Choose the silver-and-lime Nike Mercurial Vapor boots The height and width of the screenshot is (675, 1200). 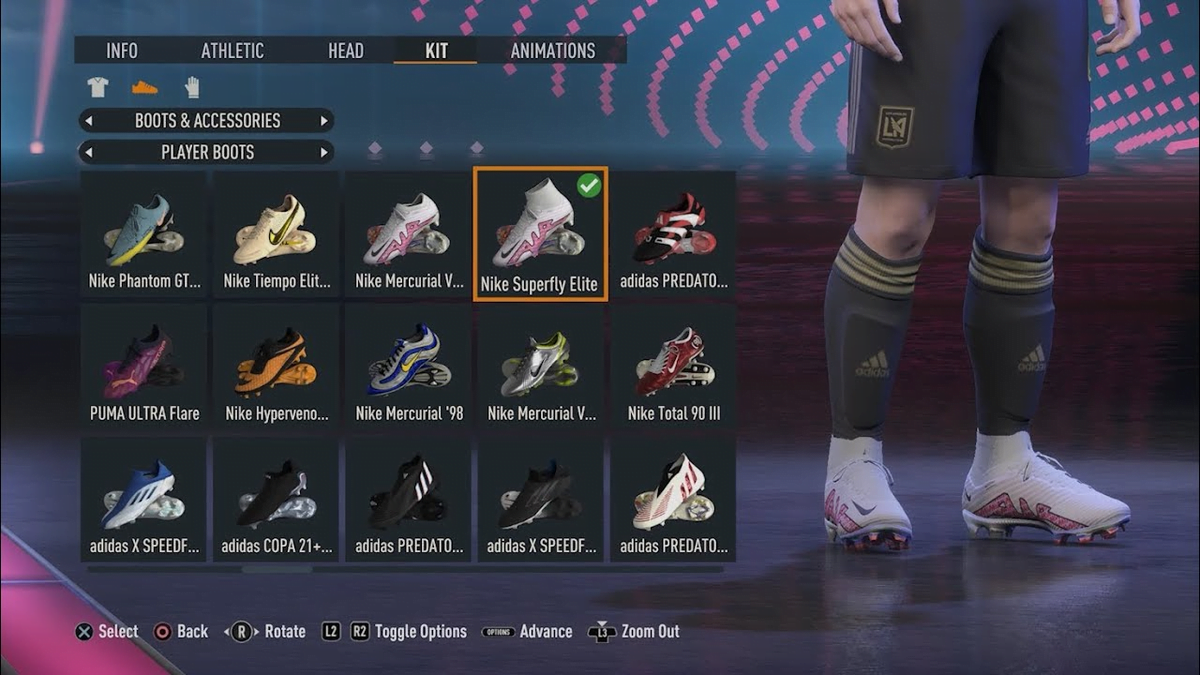point(540,368)
